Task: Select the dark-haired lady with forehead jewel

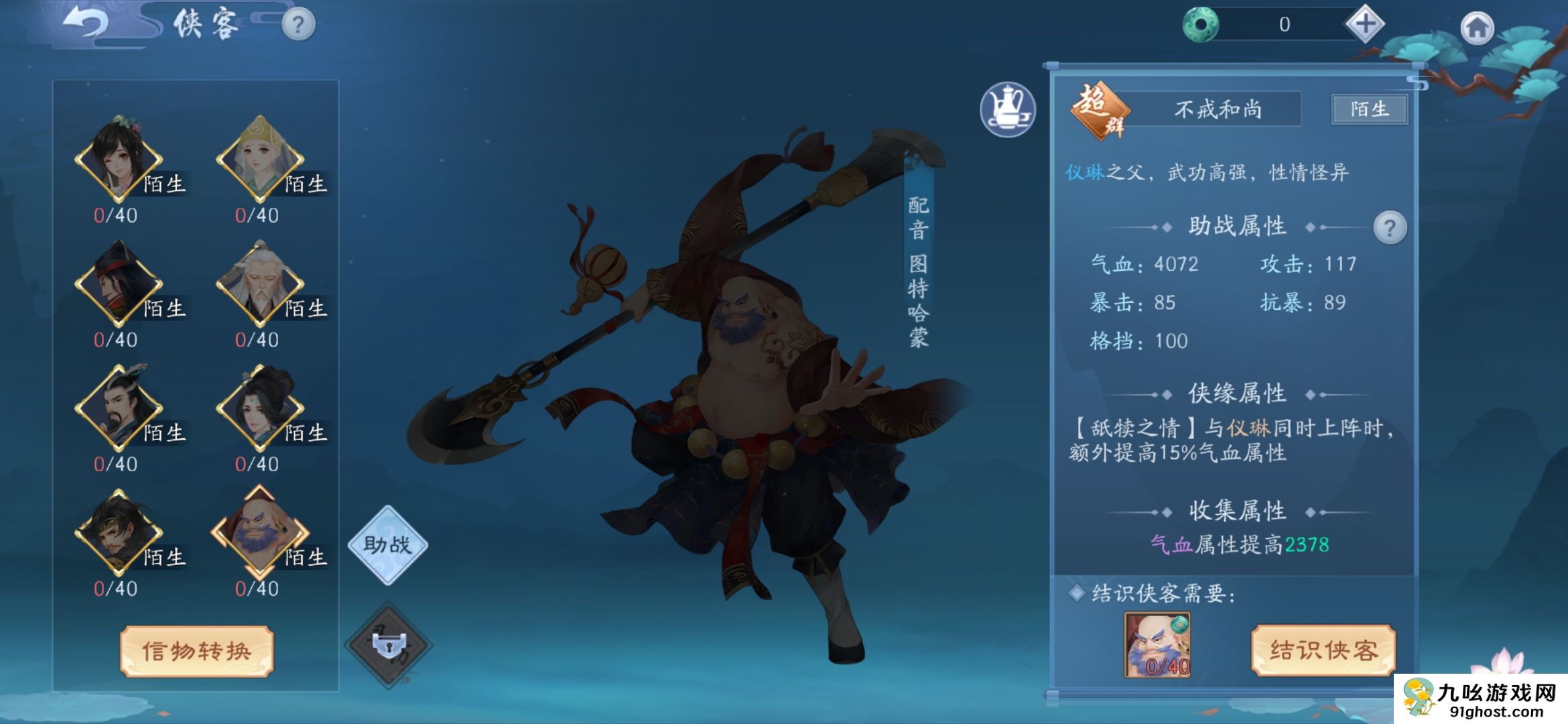Action: click(260, 408)
